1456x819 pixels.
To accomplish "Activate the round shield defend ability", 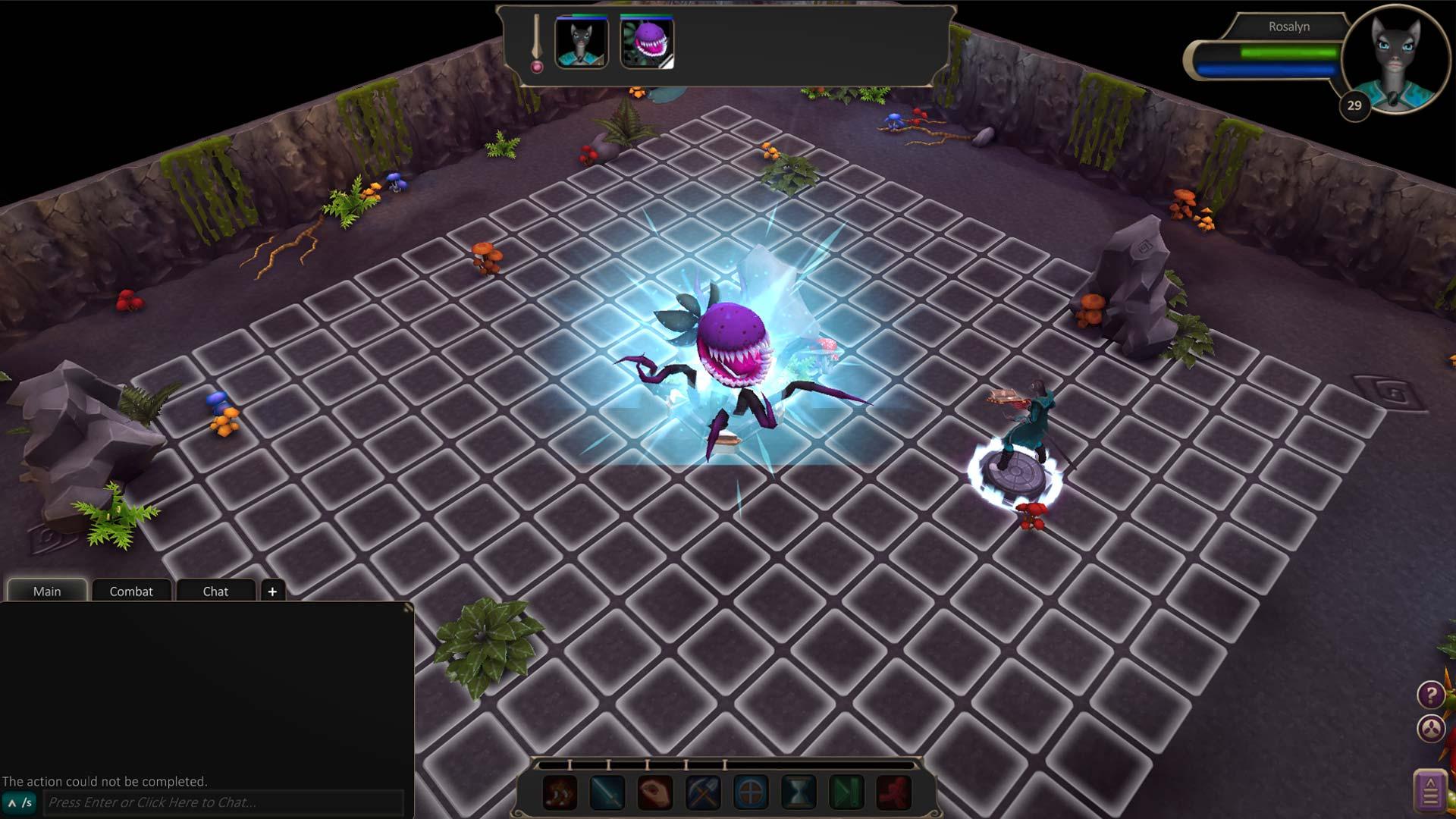I will [751, 793].
